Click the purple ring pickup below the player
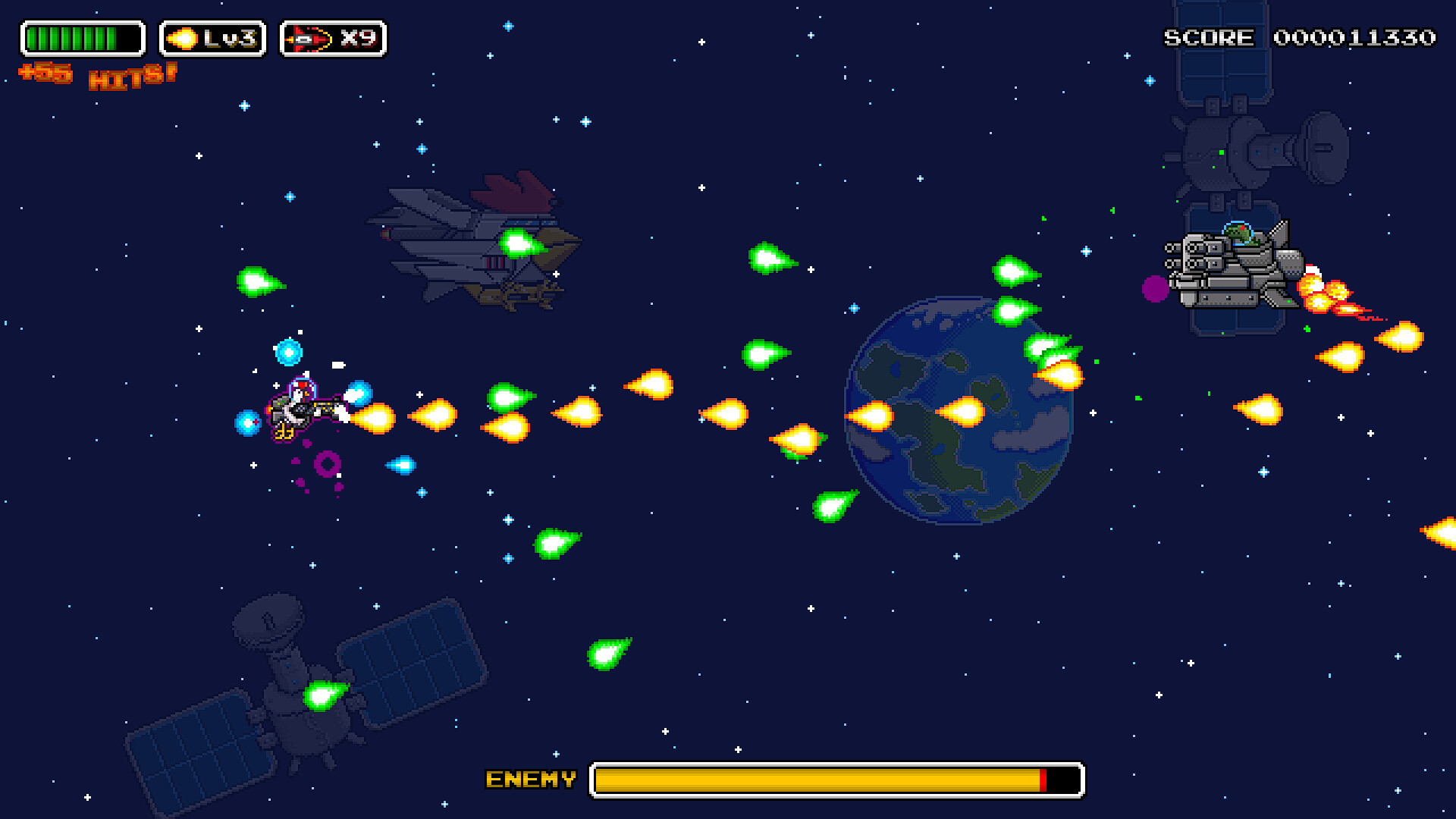This screenshot has height=819, width=1456. [326, 463]
